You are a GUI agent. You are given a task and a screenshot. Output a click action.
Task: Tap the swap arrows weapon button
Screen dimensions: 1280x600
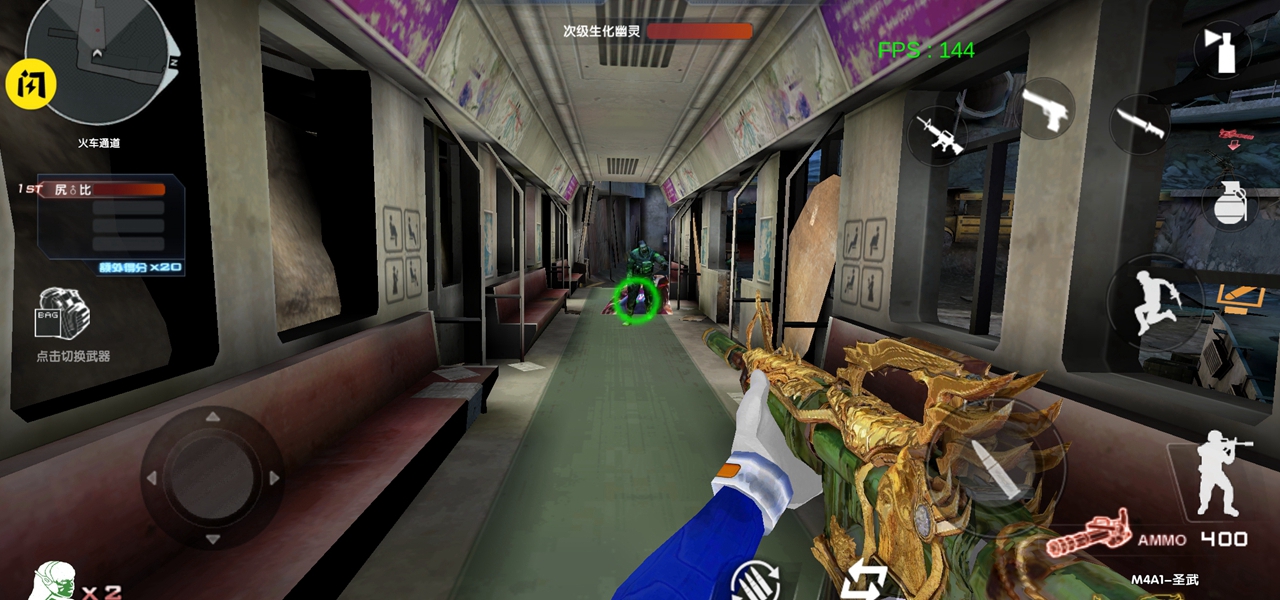[865, 582]
